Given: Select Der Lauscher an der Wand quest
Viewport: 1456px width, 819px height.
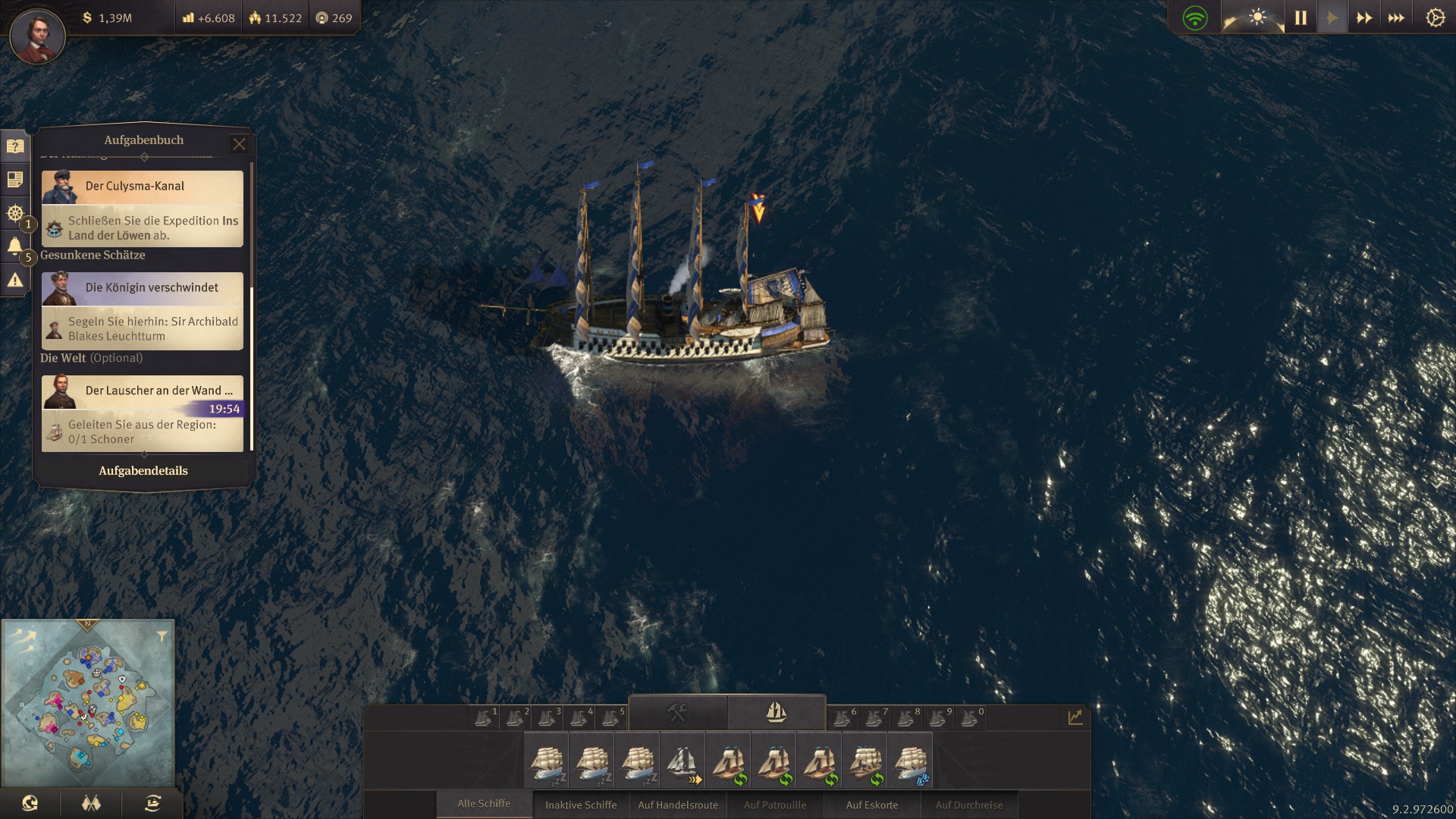Looking at the screenshot, I should (x=143, y=391).
